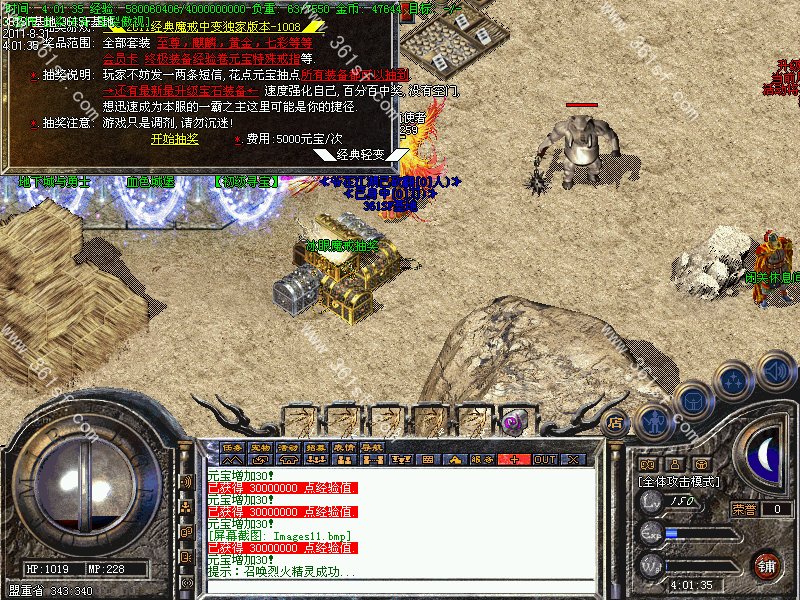The width and height of the screenshot is (800, 600).
Task: Click the OUT logout button
Action: [x=545, y=459]
